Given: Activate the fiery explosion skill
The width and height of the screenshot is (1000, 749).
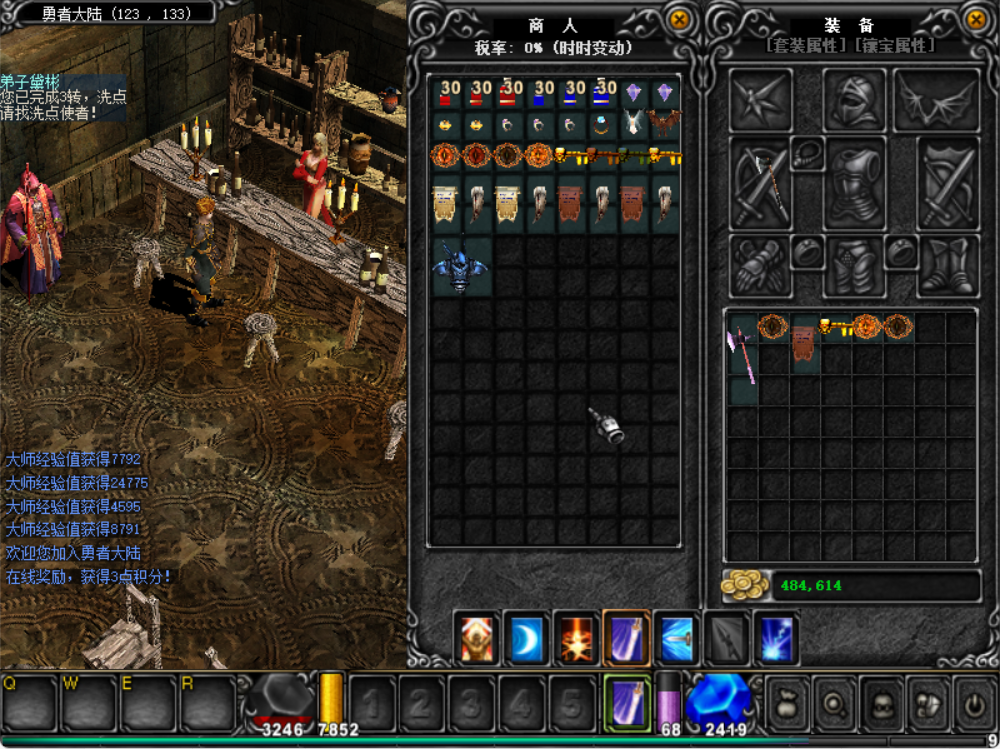Looking at the screenshot, I should tap(576, 639).
